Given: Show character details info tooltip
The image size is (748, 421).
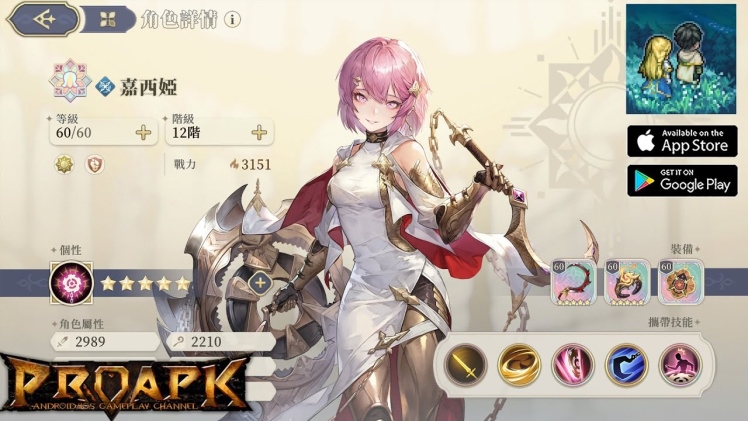Looking at the screenshot, I should [x=233, y=19].
